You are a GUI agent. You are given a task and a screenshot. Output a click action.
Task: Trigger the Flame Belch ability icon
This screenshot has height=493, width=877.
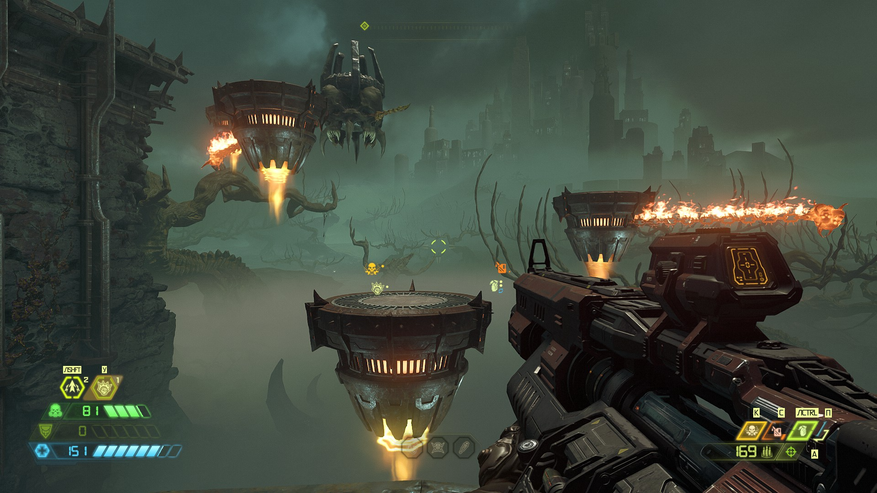click(x=105, y=387)
